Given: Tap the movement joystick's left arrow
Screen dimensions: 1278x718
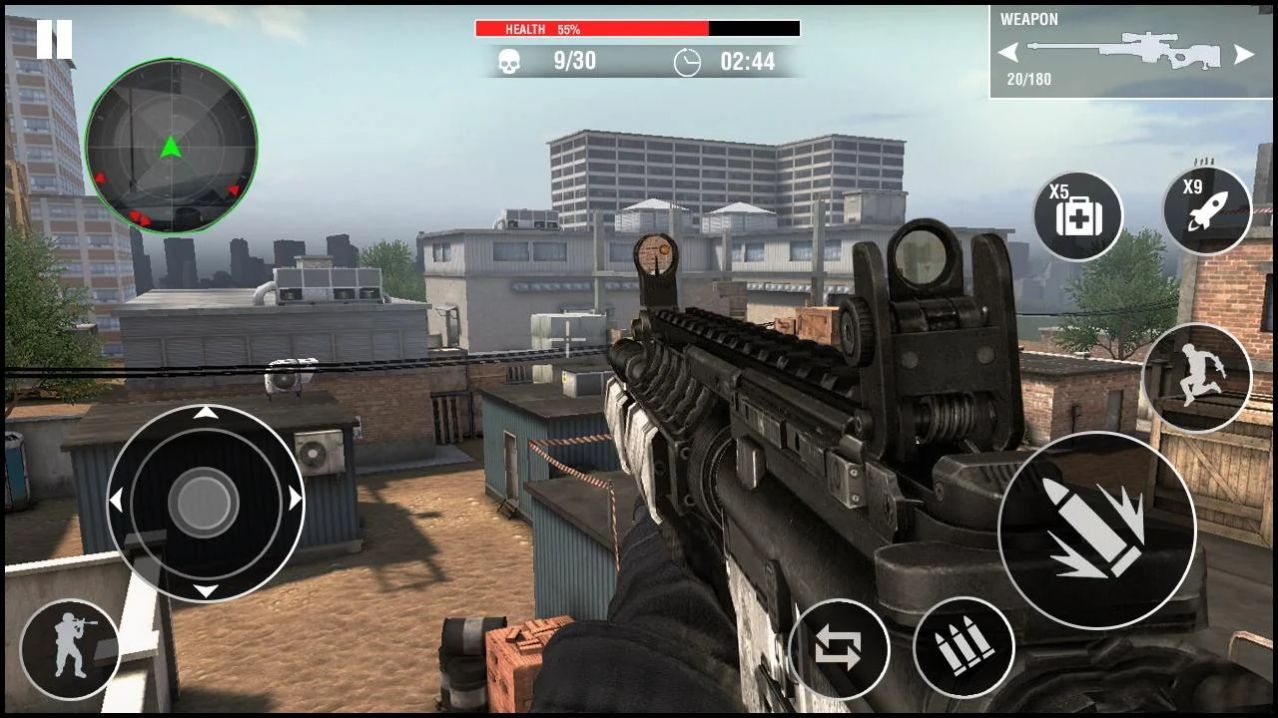Looking at the screenshot, I should 116,500.
